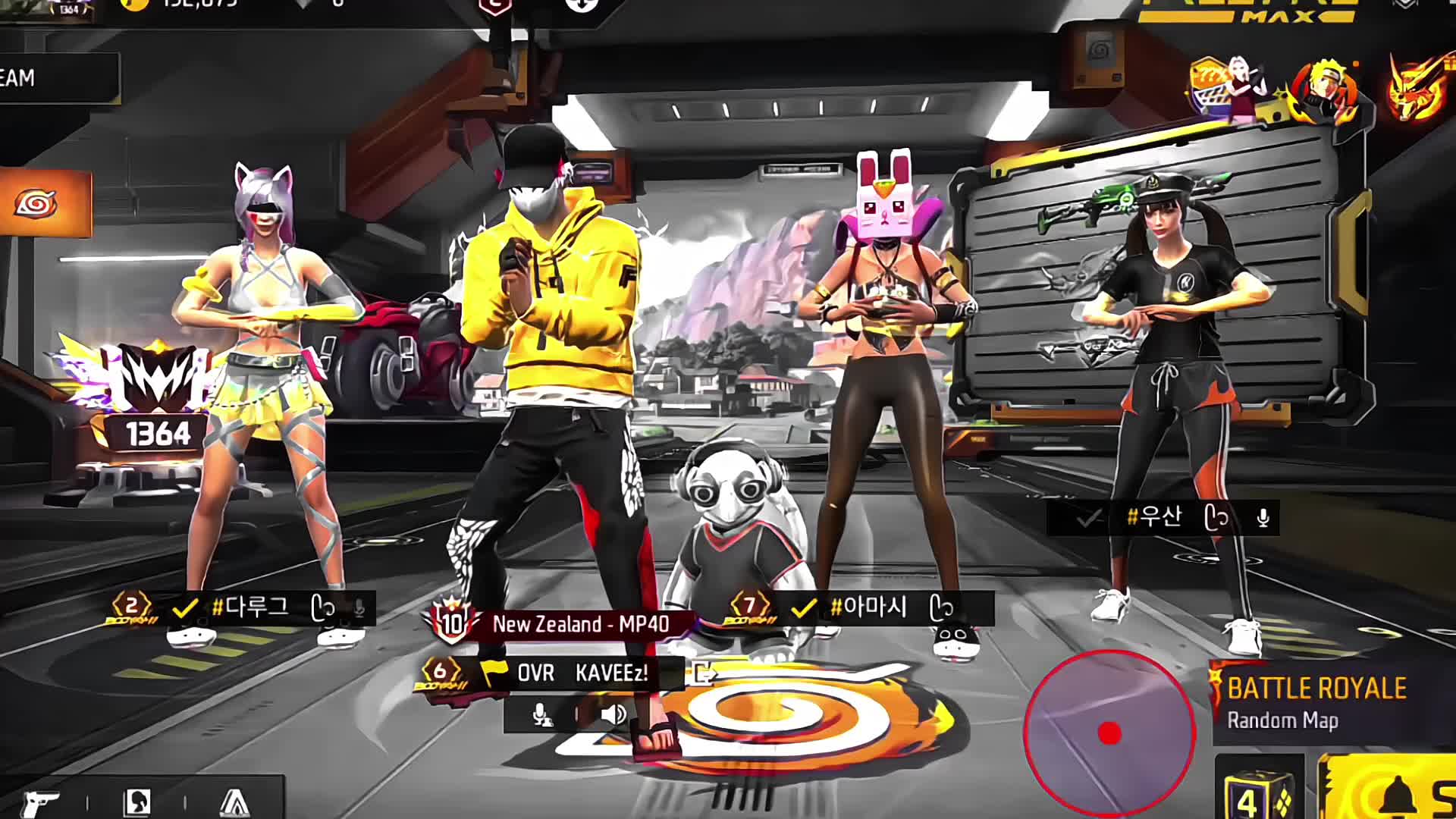Open the character portrait icon
1456x819 pixels.
pyautogui.click(x=136, y=802)
